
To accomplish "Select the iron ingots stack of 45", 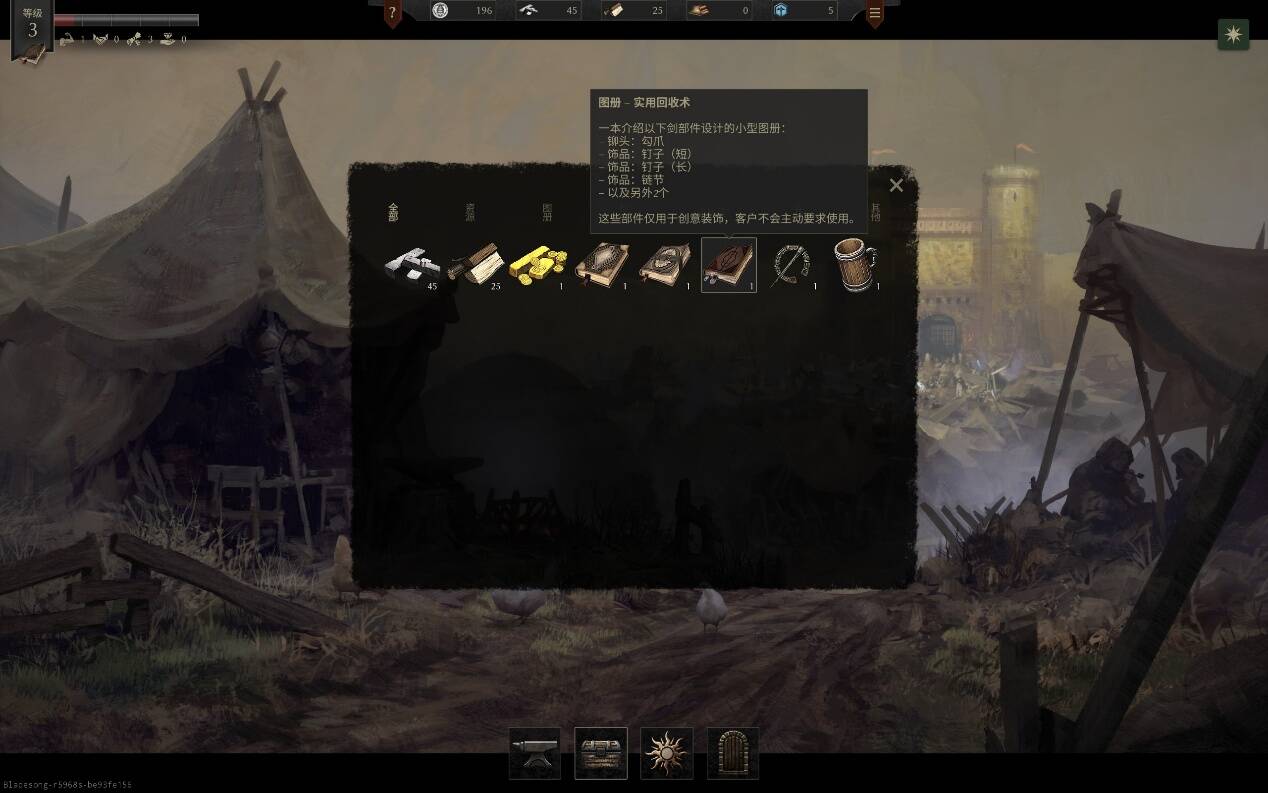I will [411, 266].
